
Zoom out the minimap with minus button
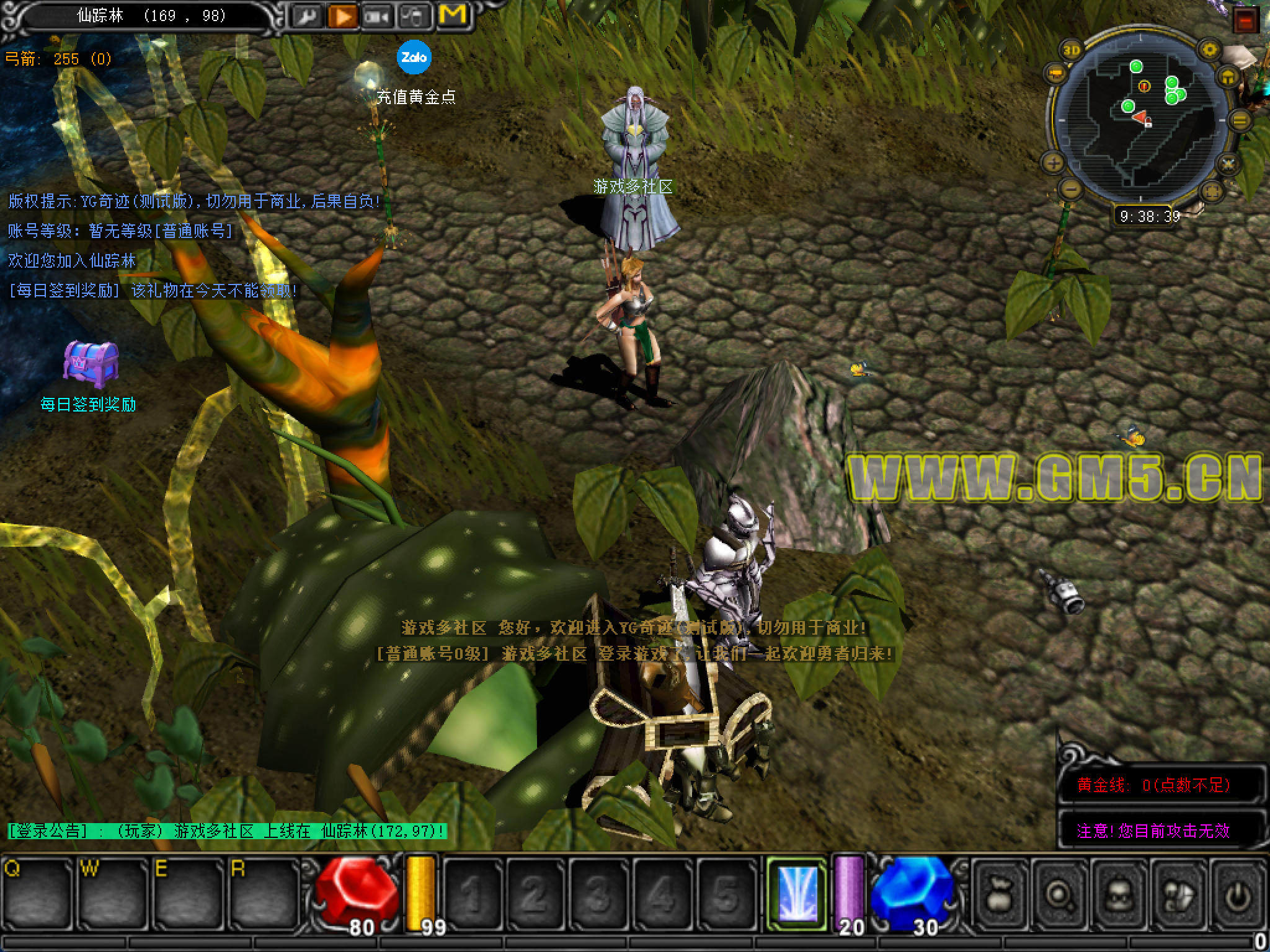pyautogui.click(x=1070, y=189)
